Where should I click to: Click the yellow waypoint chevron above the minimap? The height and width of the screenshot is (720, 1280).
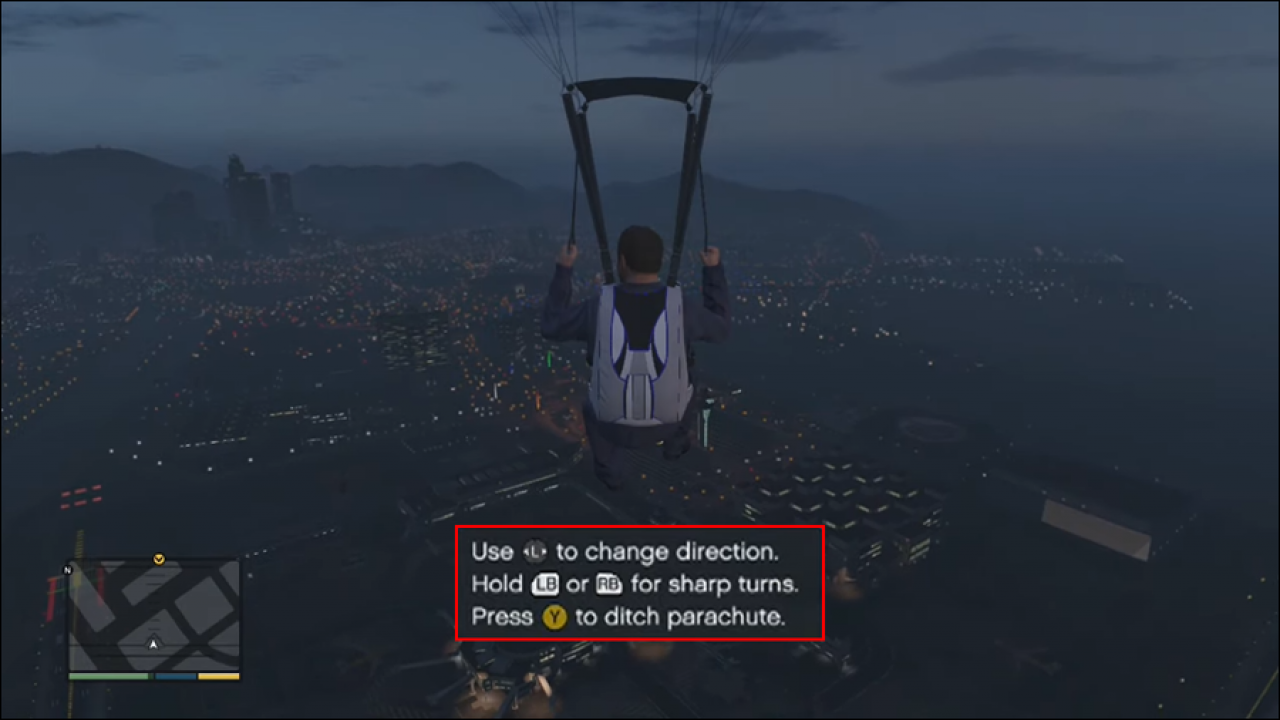159,559
